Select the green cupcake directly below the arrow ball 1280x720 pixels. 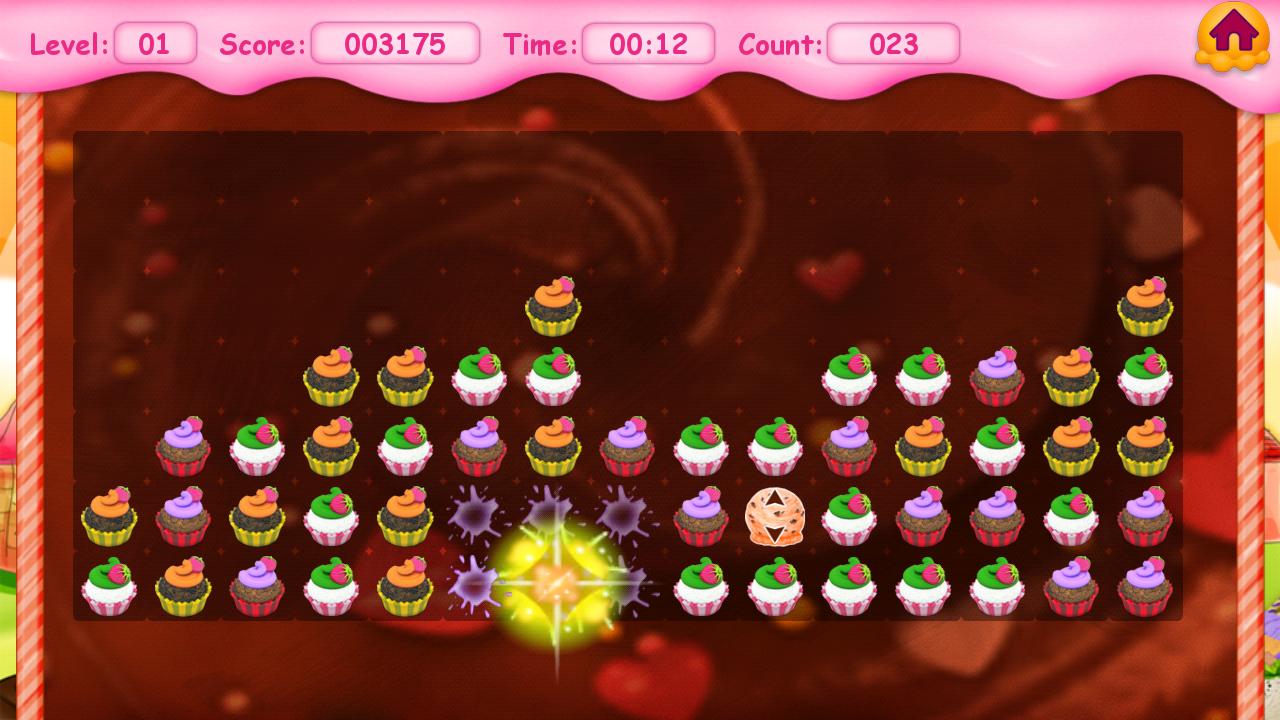[774, 586]
